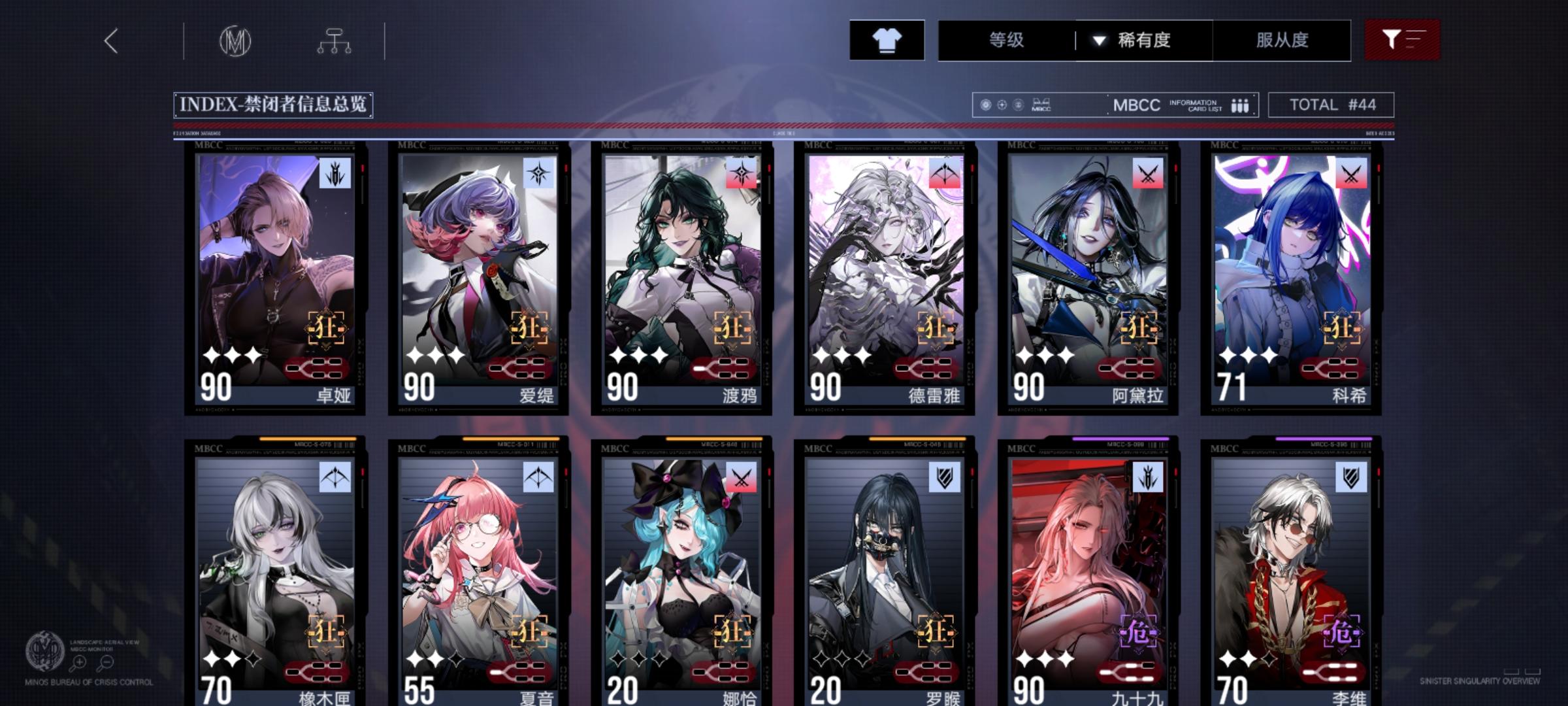Viewport: 1568px width, 706px height.
Task: Click the red gauge bar on 渡鸦's card
Action: tap(722, 367)
